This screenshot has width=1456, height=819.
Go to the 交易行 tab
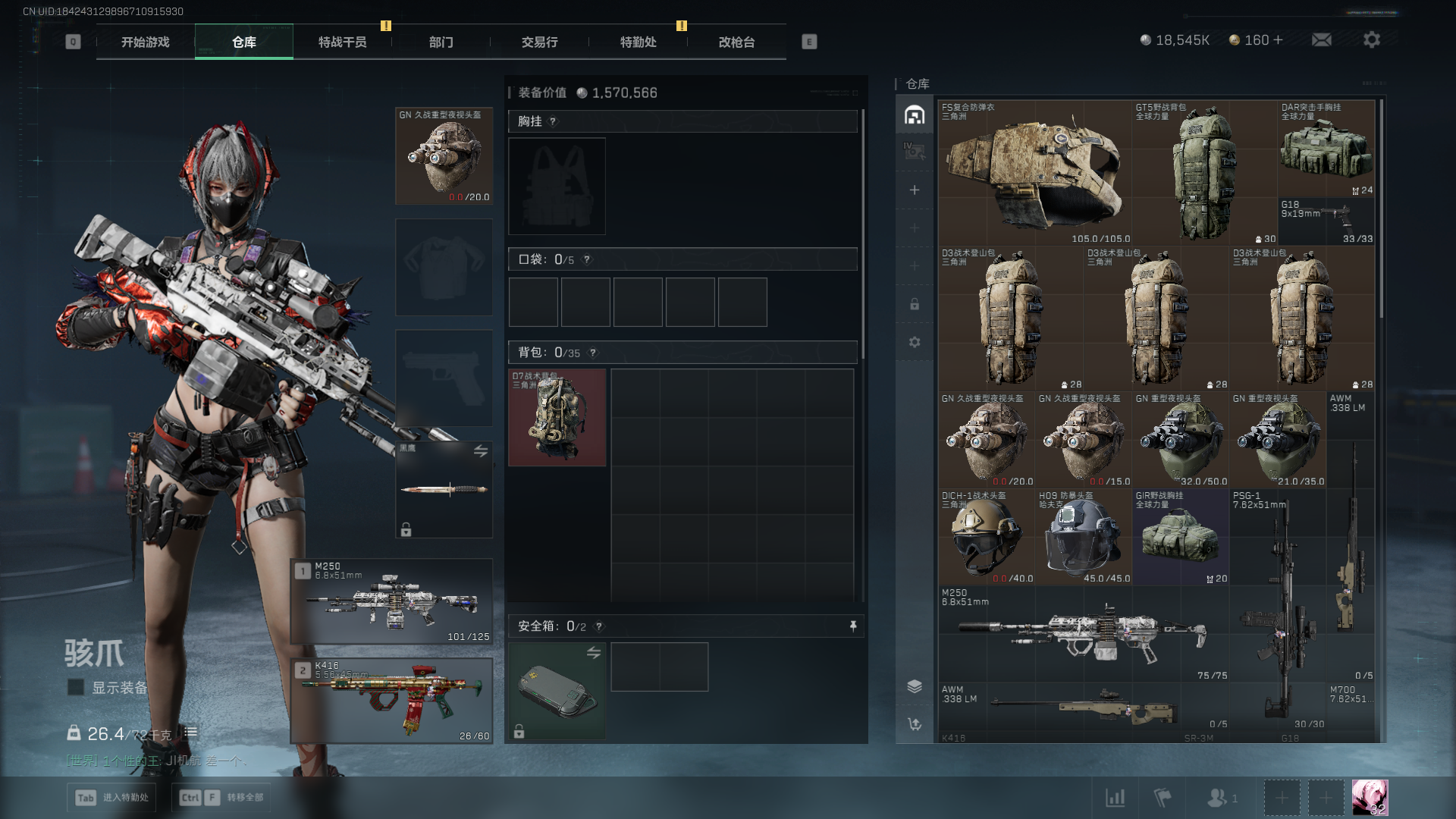[539, 42]
